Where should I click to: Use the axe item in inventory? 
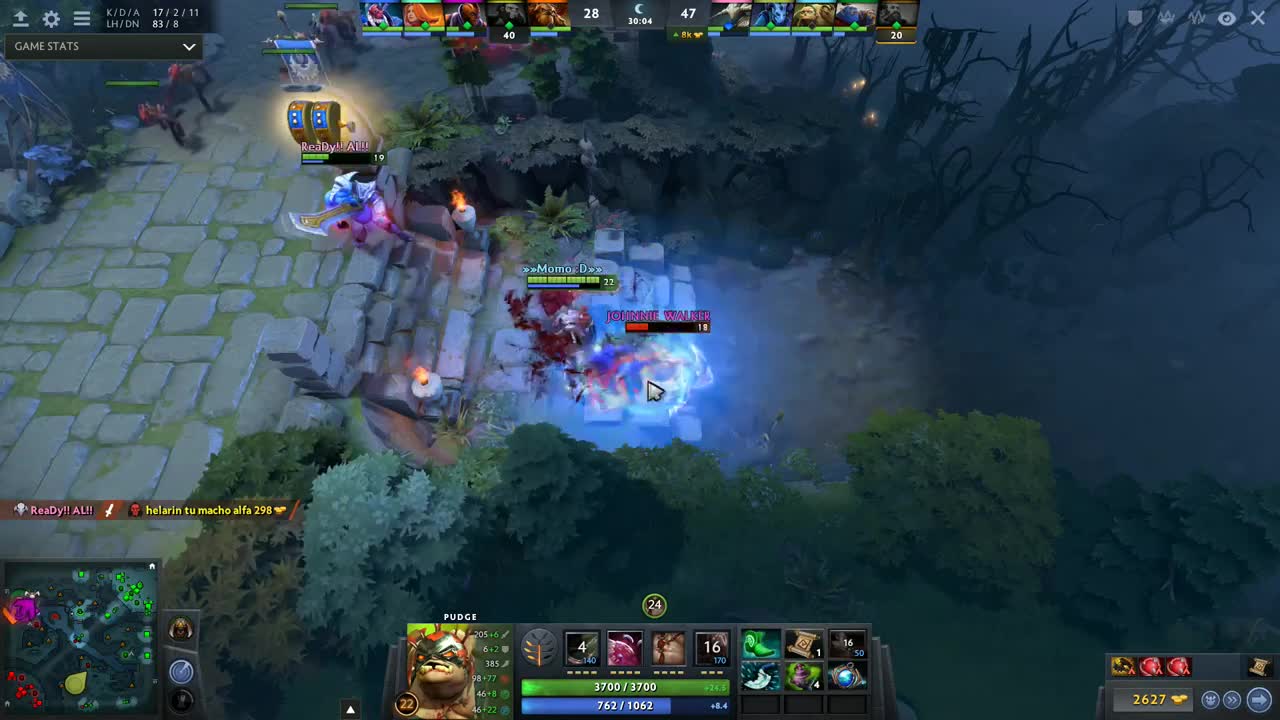coord(760,677)
